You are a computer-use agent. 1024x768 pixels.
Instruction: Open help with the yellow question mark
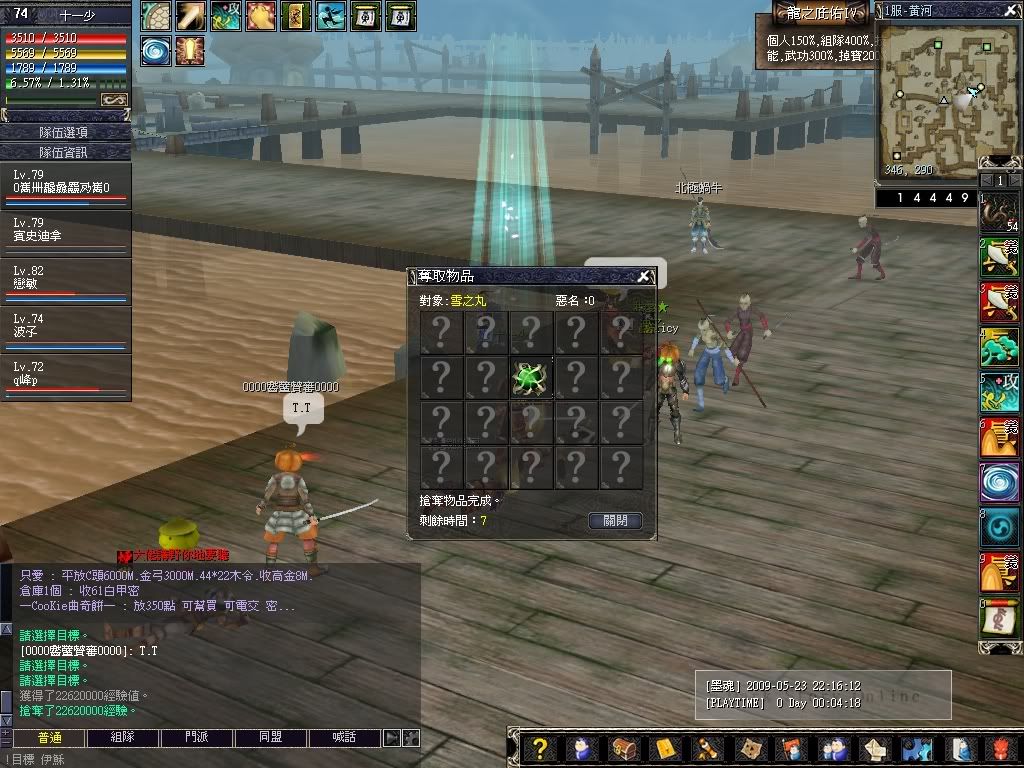click(540, 749)
